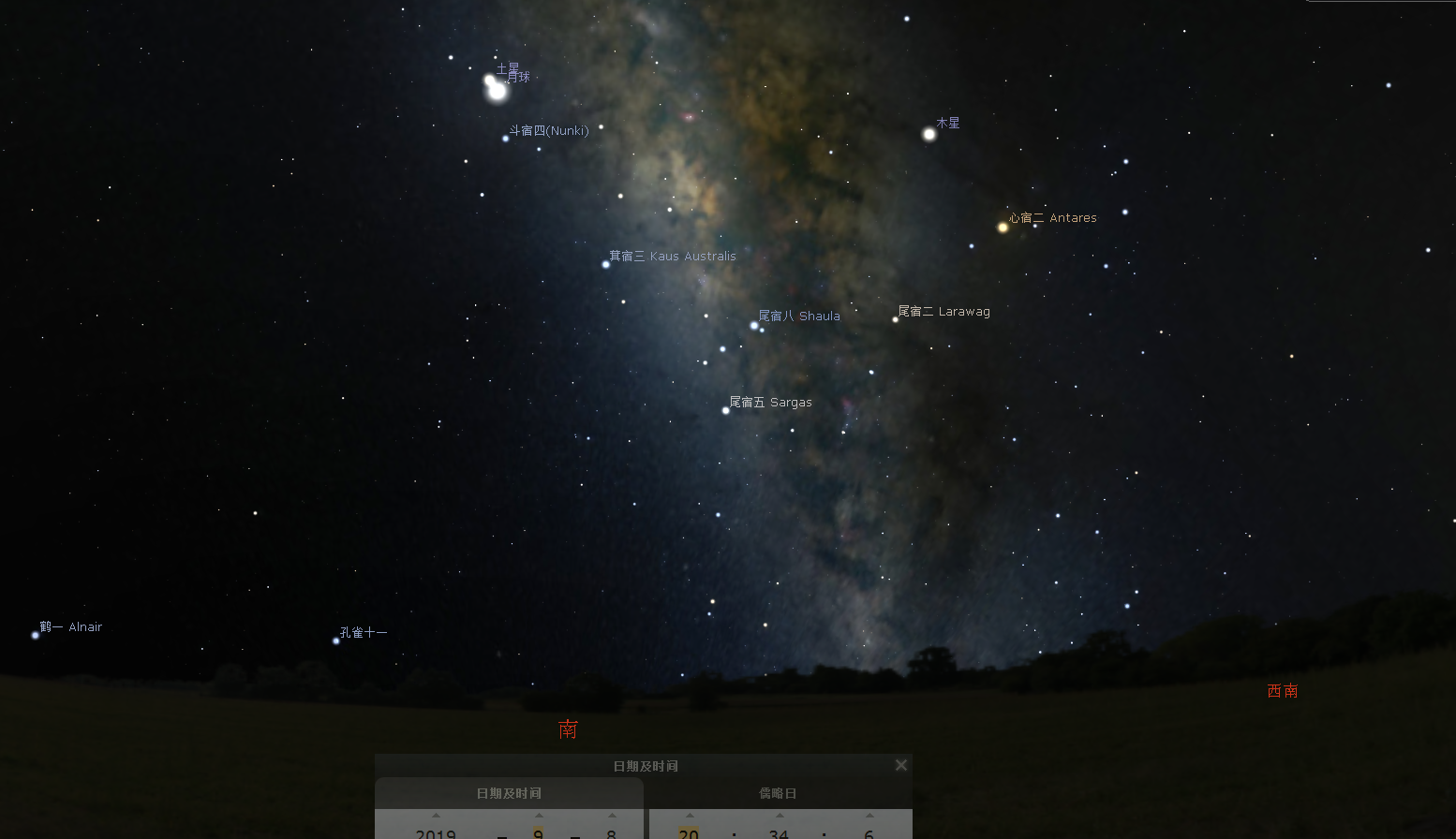1456x839 pixels.
Task: Switch to the 儒略日 (Julian Day) tab
Action: (777, 792)
